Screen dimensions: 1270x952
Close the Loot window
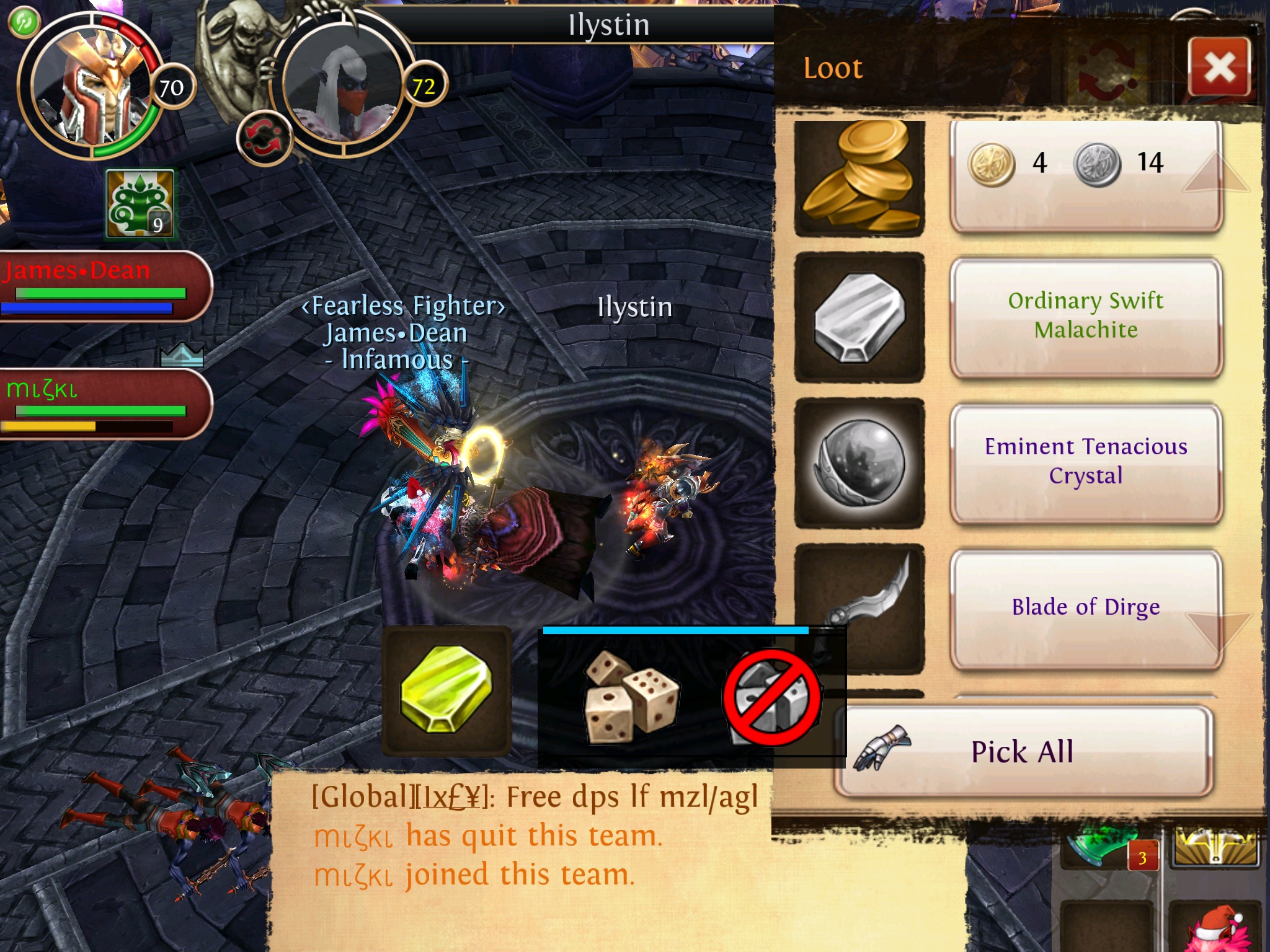coord(1219,67)
